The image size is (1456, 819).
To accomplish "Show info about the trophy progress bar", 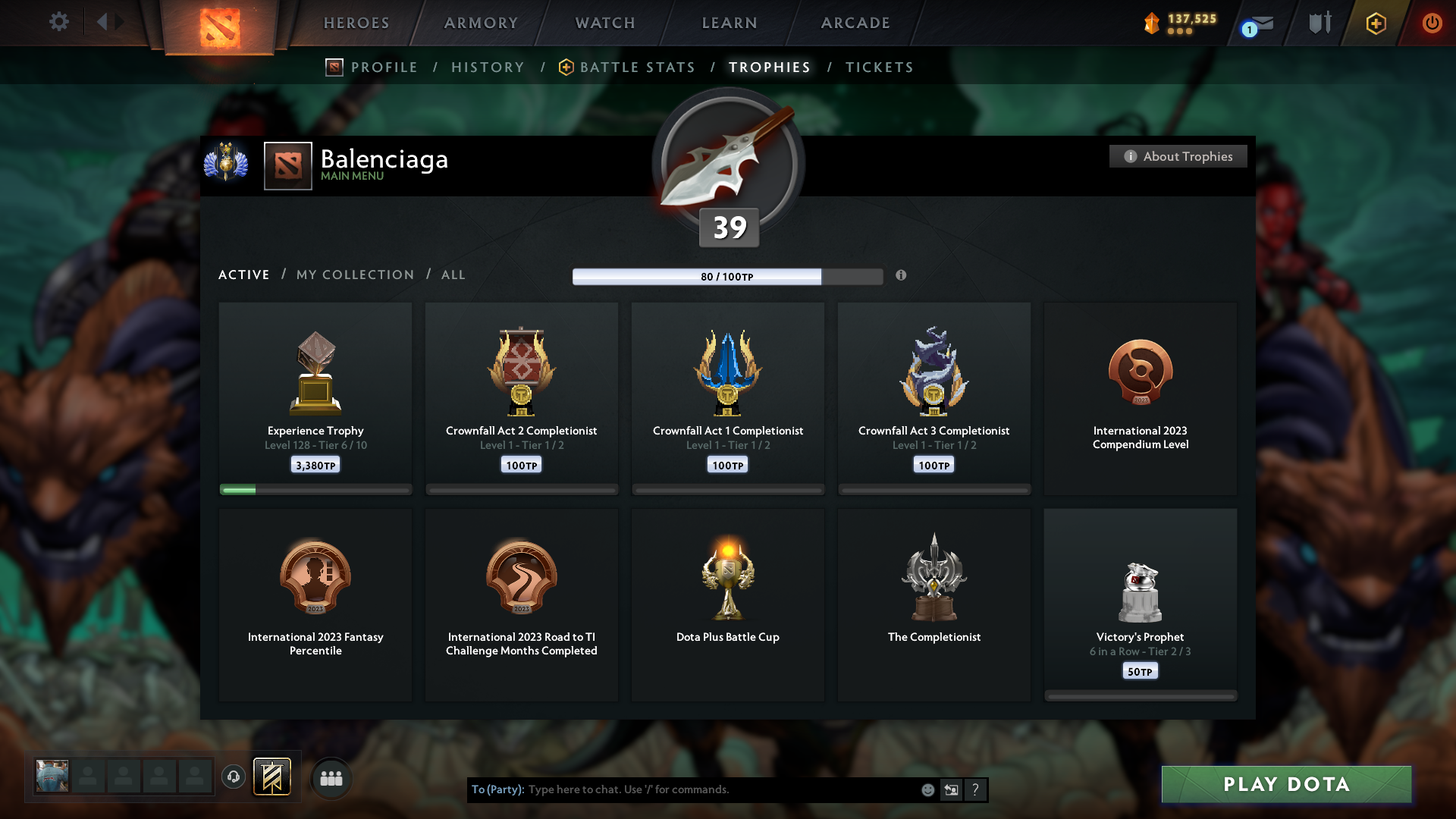I will pyautogui.click(x=902, y=276).
